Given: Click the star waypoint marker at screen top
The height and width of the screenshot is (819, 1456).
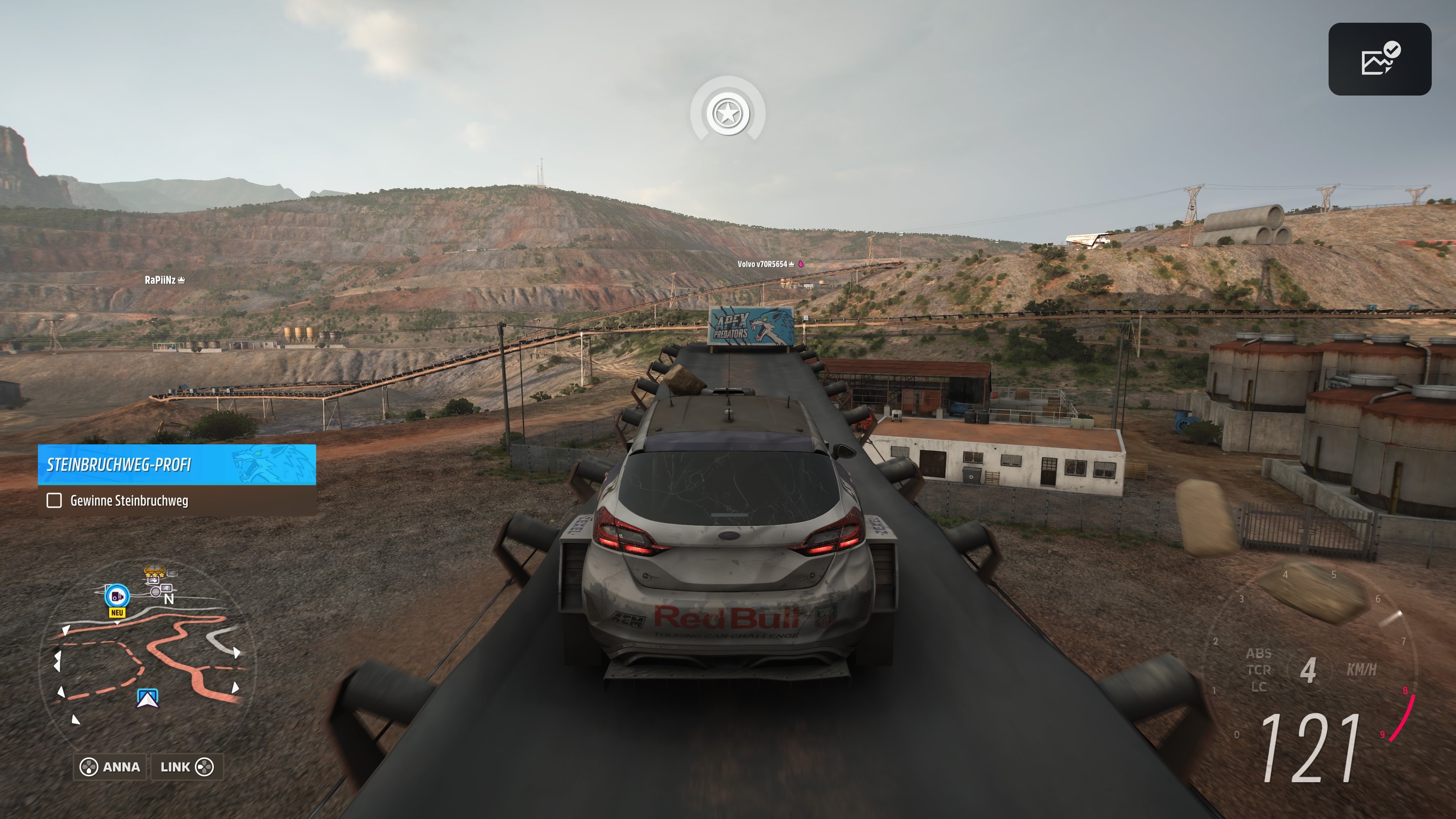Looking at the screenshot, I should [728, 113].
